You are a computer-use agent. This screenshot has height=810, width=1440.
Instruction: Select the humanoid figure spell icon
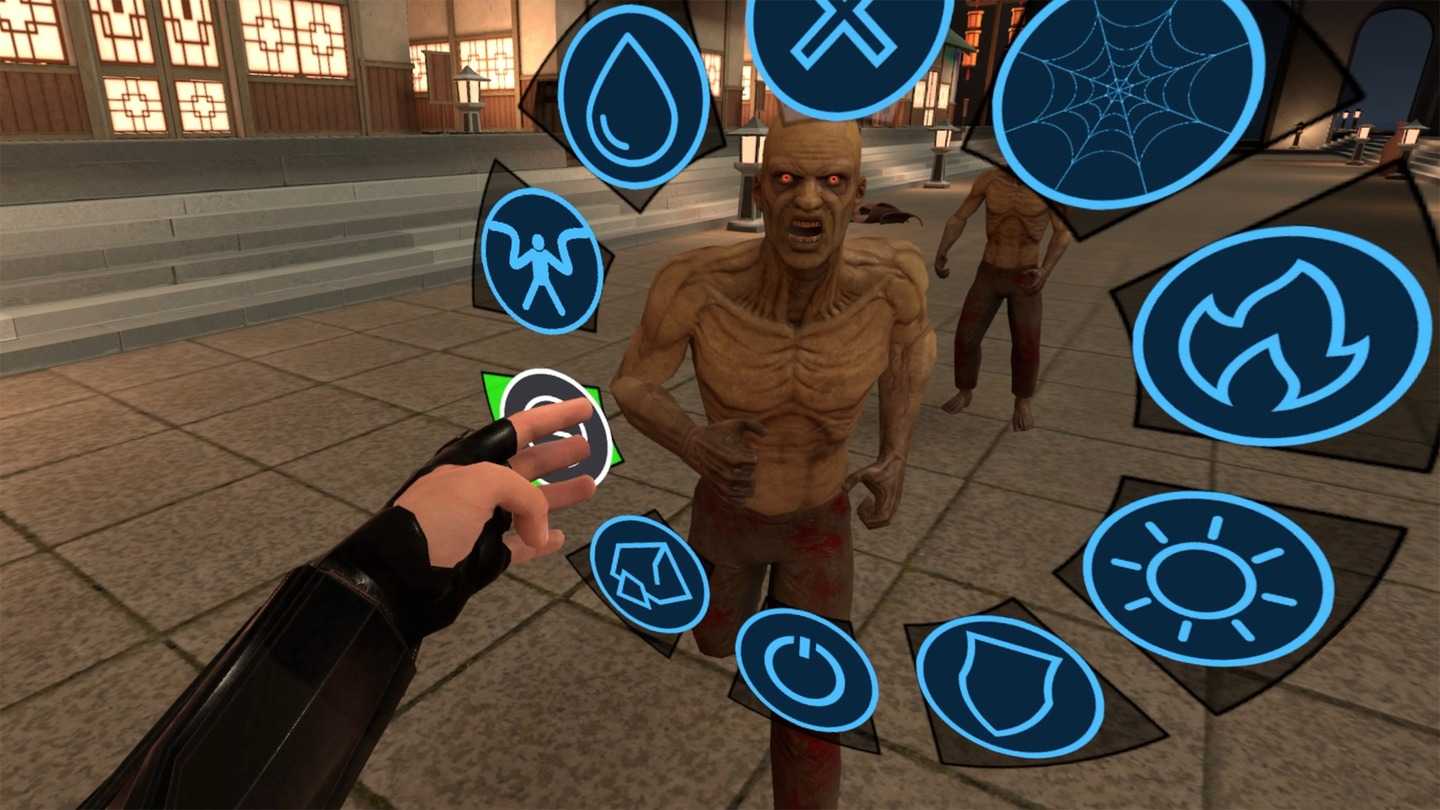pos(543,258)
